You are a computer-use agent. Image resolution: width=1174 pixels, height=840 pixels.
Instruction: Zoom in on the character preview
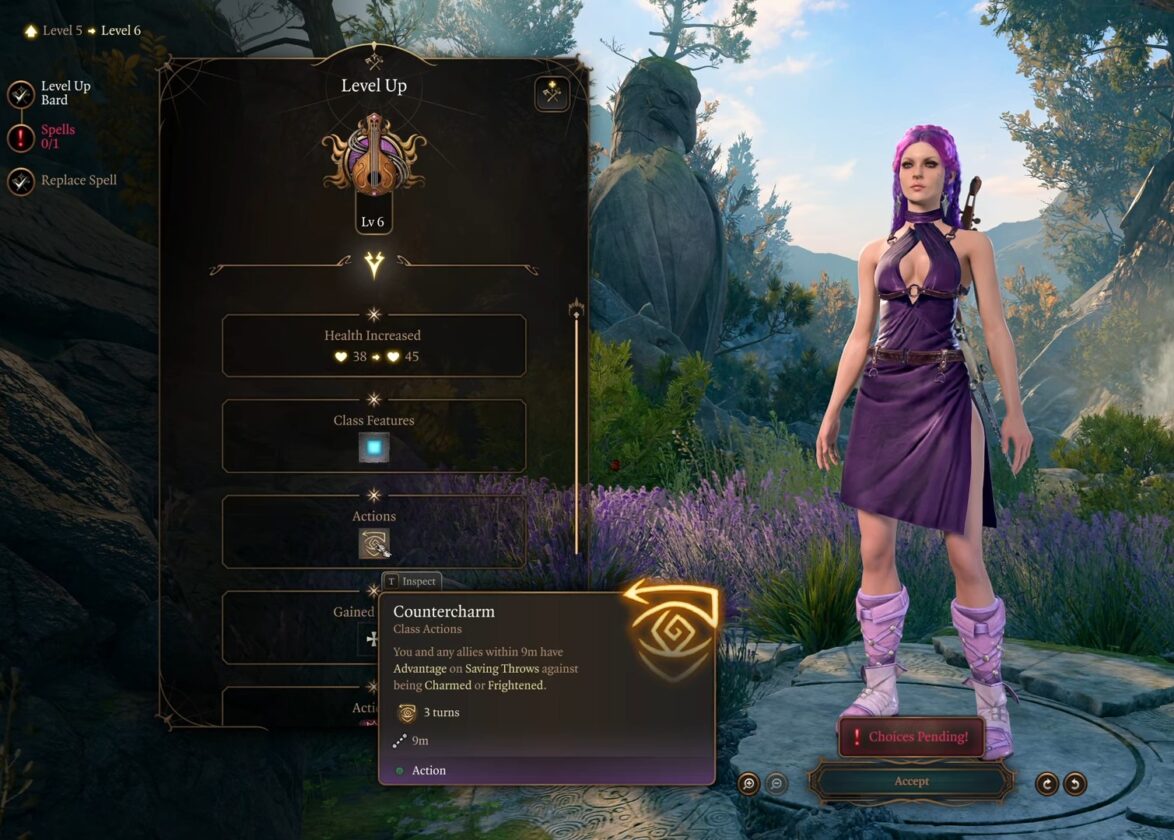coord(749,784)
